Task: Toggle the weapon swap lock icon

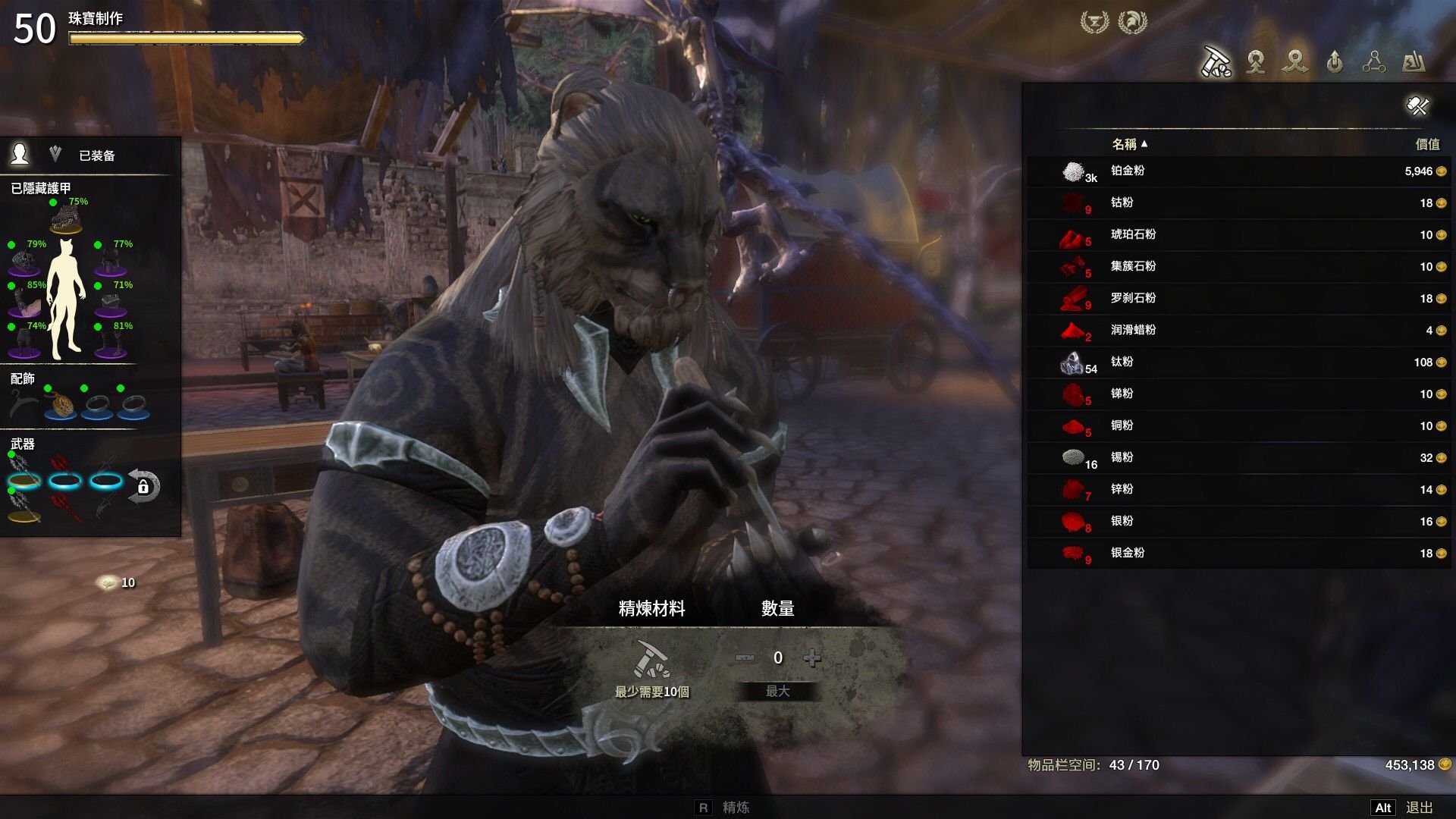Action: click(x=143, y=486)
